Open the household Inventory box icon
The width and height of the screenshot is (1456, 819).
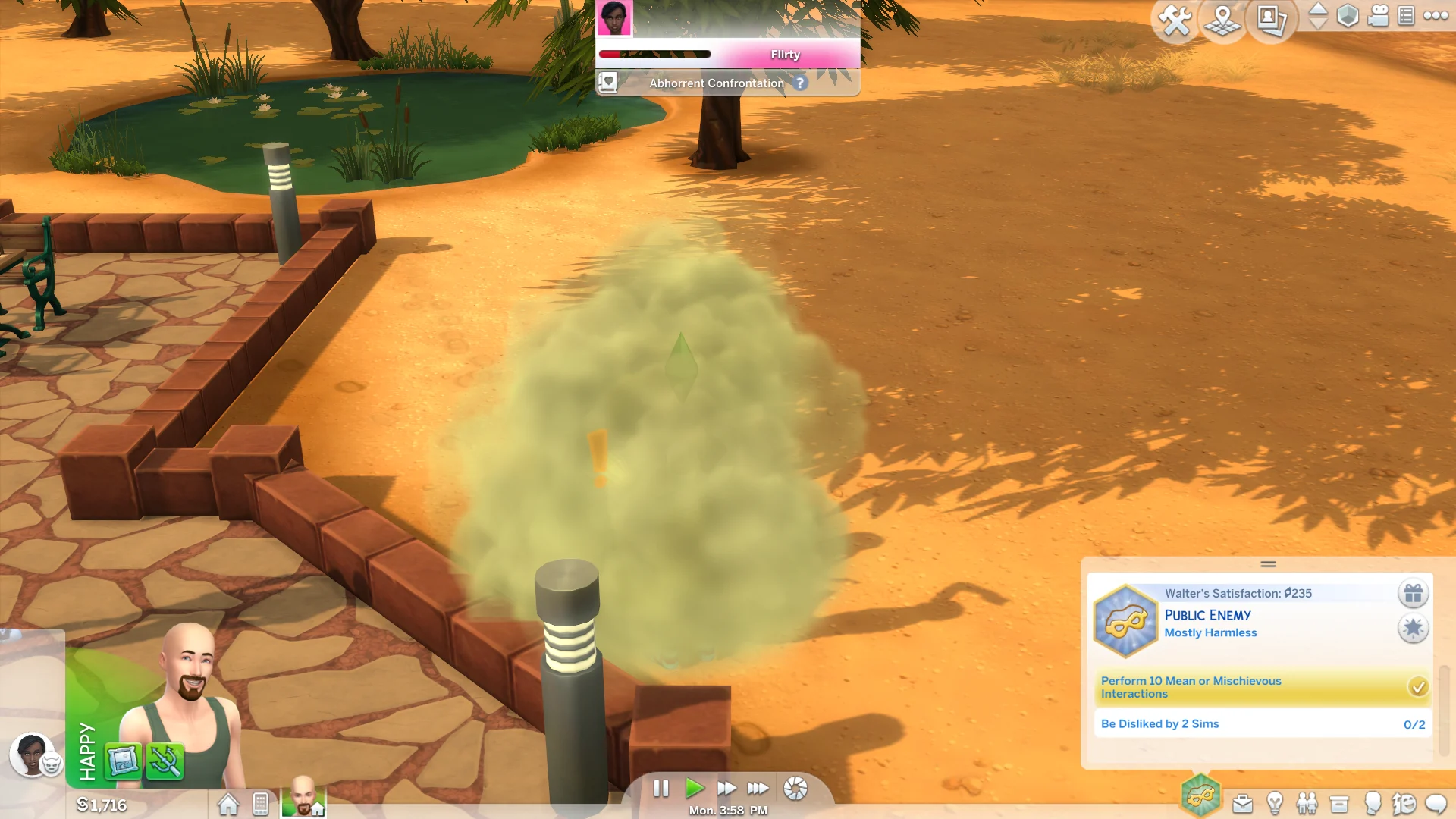tap(1338, 804)
